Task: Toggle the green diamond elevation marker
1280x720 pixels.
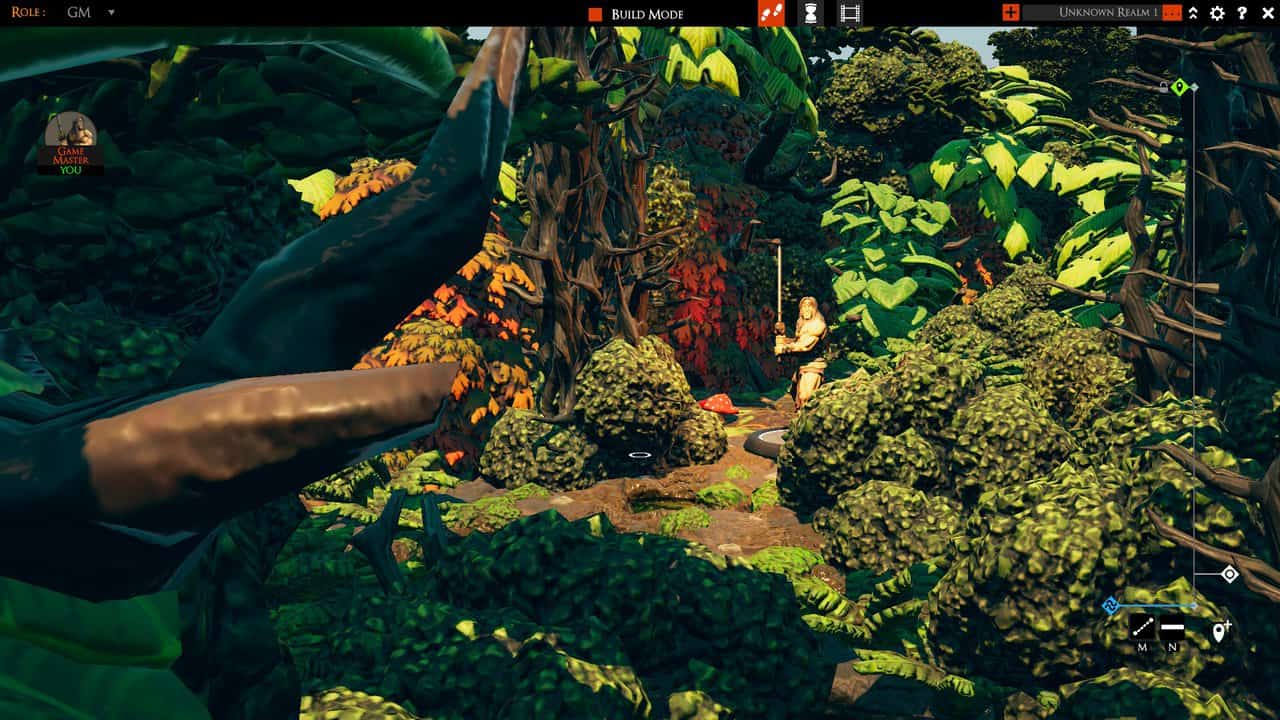Action: (1181, 87)
